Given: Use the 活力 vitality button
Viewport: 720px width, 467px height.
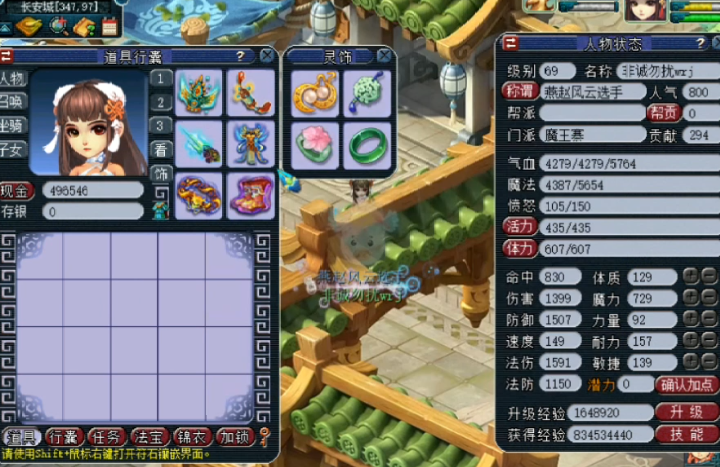Looking at the screenshot, I should (519, 227).
